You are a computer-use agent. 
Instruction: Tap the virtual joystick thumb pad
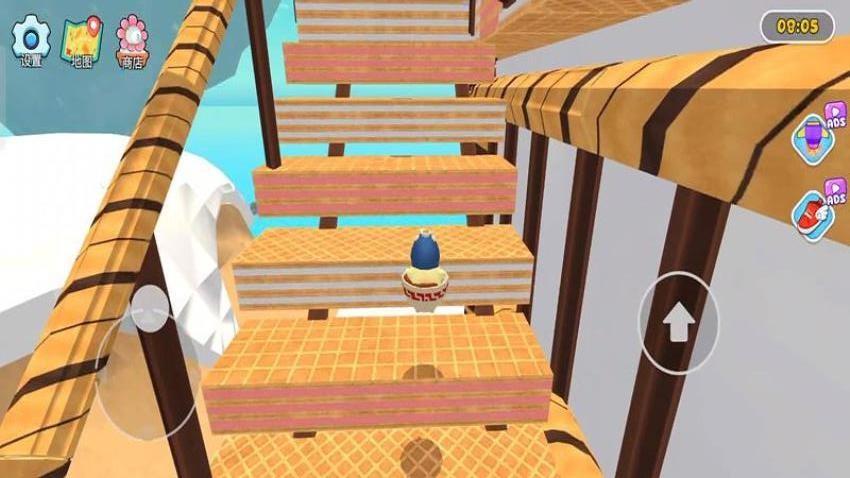click(150, 310)
